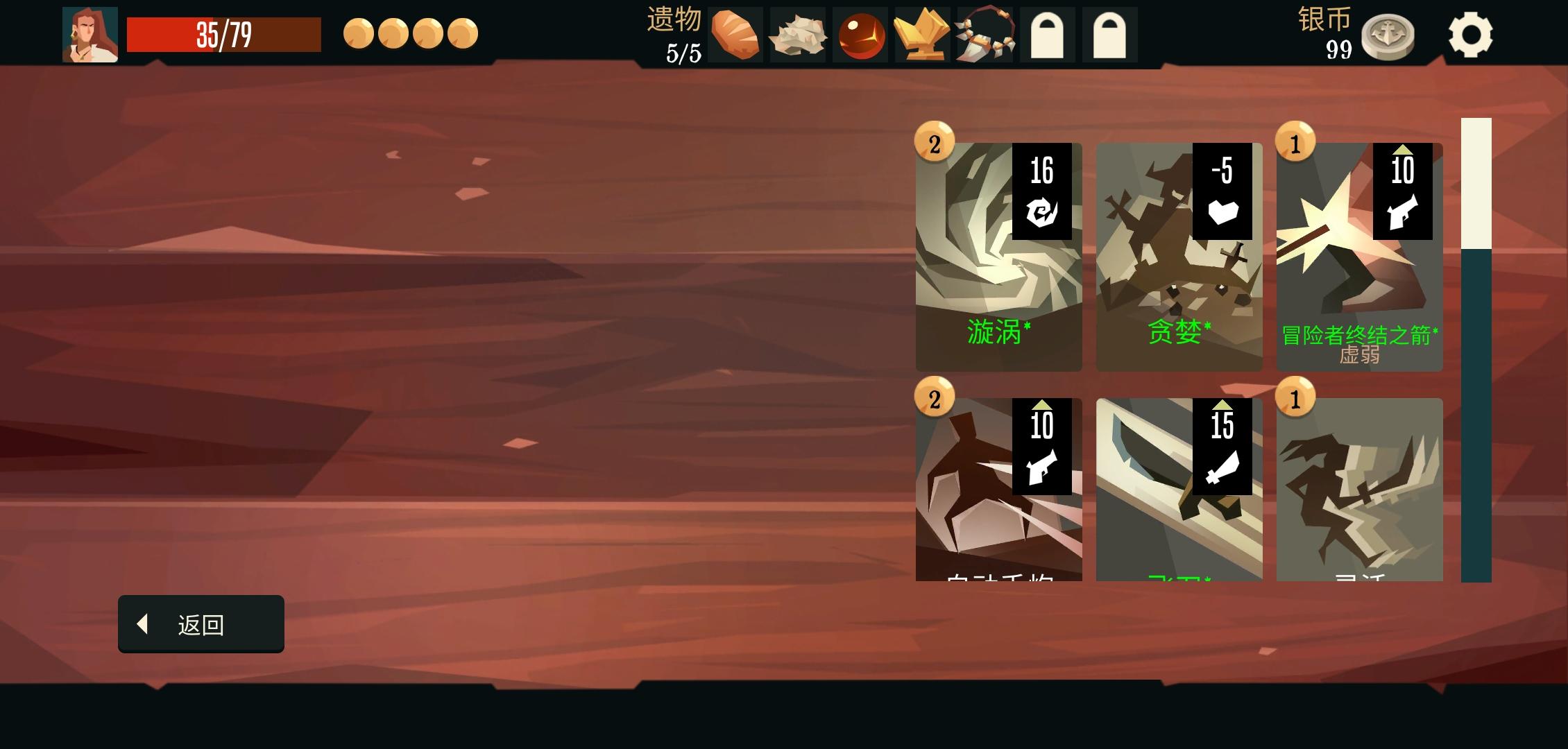Select the first bread-shaped relic
Image resolution: width=1568 pixels, height=749 pixels.
click(x=736, y=33)
